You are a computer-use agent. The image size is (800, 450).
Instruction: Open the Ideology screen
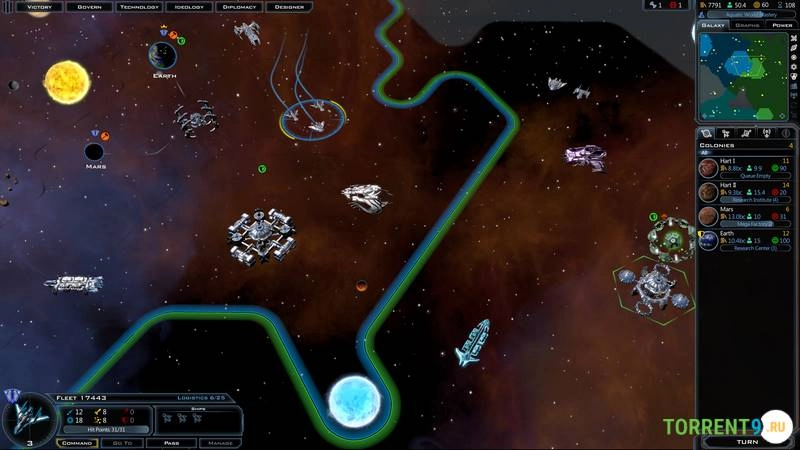click(x=189, y=6)
